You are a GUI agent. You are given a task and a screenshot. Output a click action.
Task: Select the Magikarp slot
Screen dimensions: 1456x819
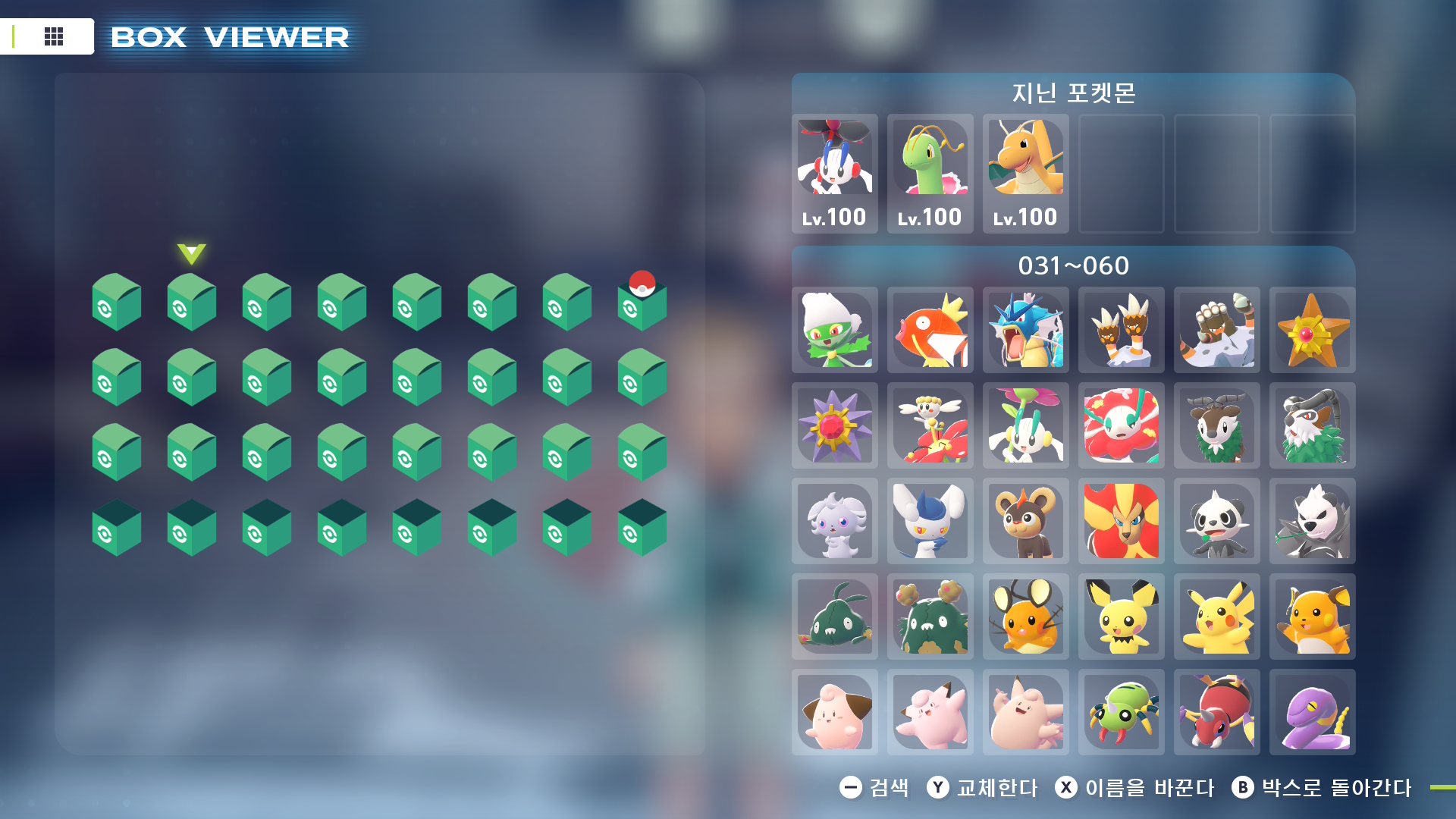[930, 330]
